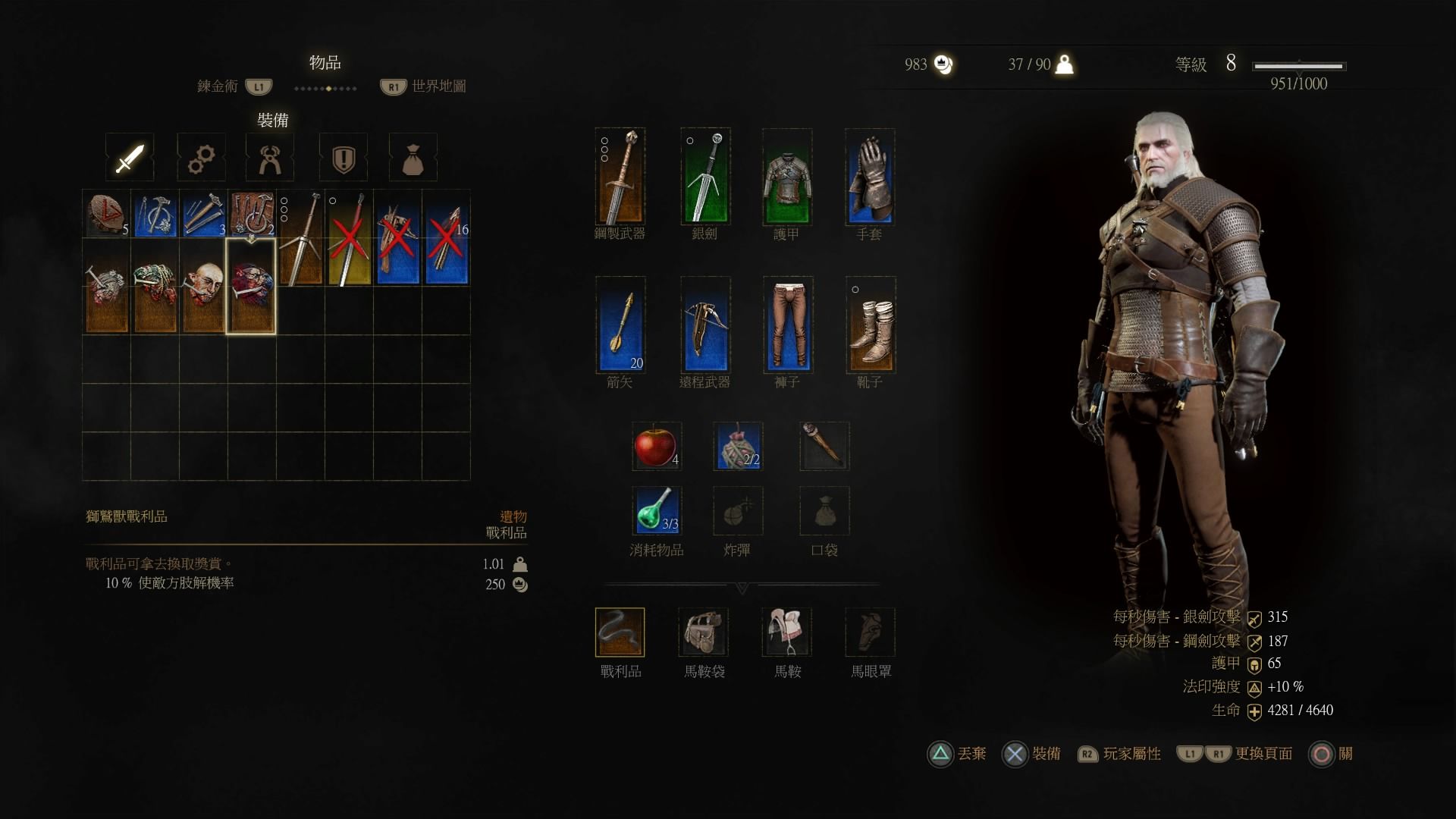The height and width of the screenshot is (819, 1456).
Task: Choose the equipped trousers slot
Action: pyautogui.click(x=788, y=325)
